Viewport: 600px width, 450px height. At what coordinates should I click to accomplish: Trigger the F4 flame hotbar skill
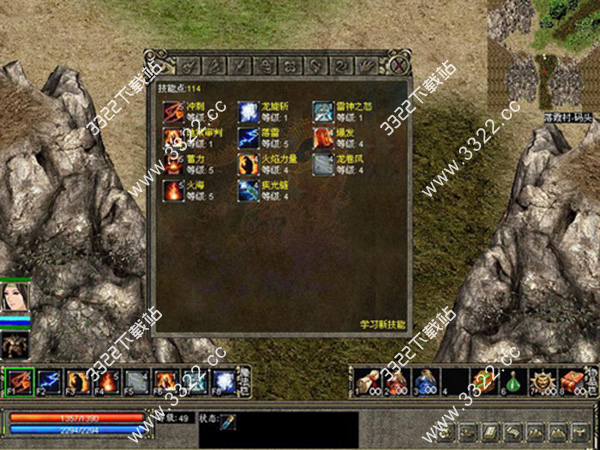pos(107,381)
